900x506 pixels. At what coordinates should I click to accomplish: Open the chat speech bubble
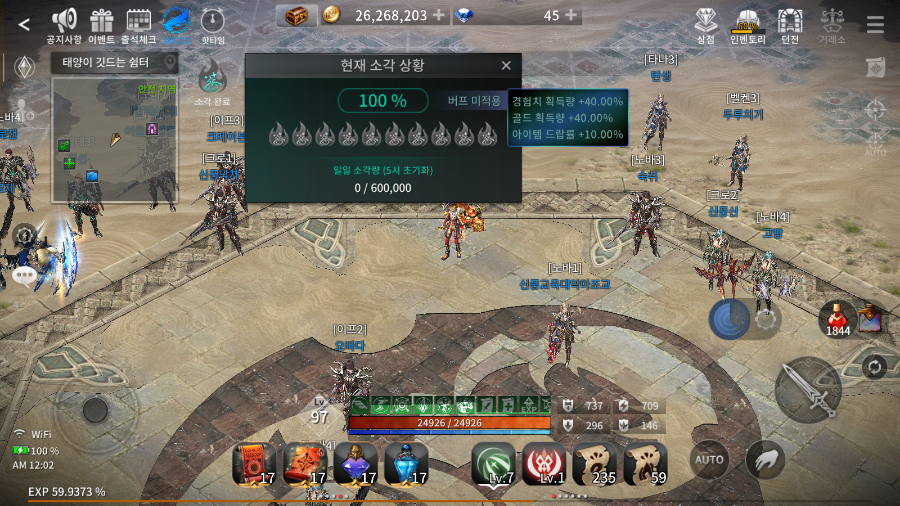24,273
